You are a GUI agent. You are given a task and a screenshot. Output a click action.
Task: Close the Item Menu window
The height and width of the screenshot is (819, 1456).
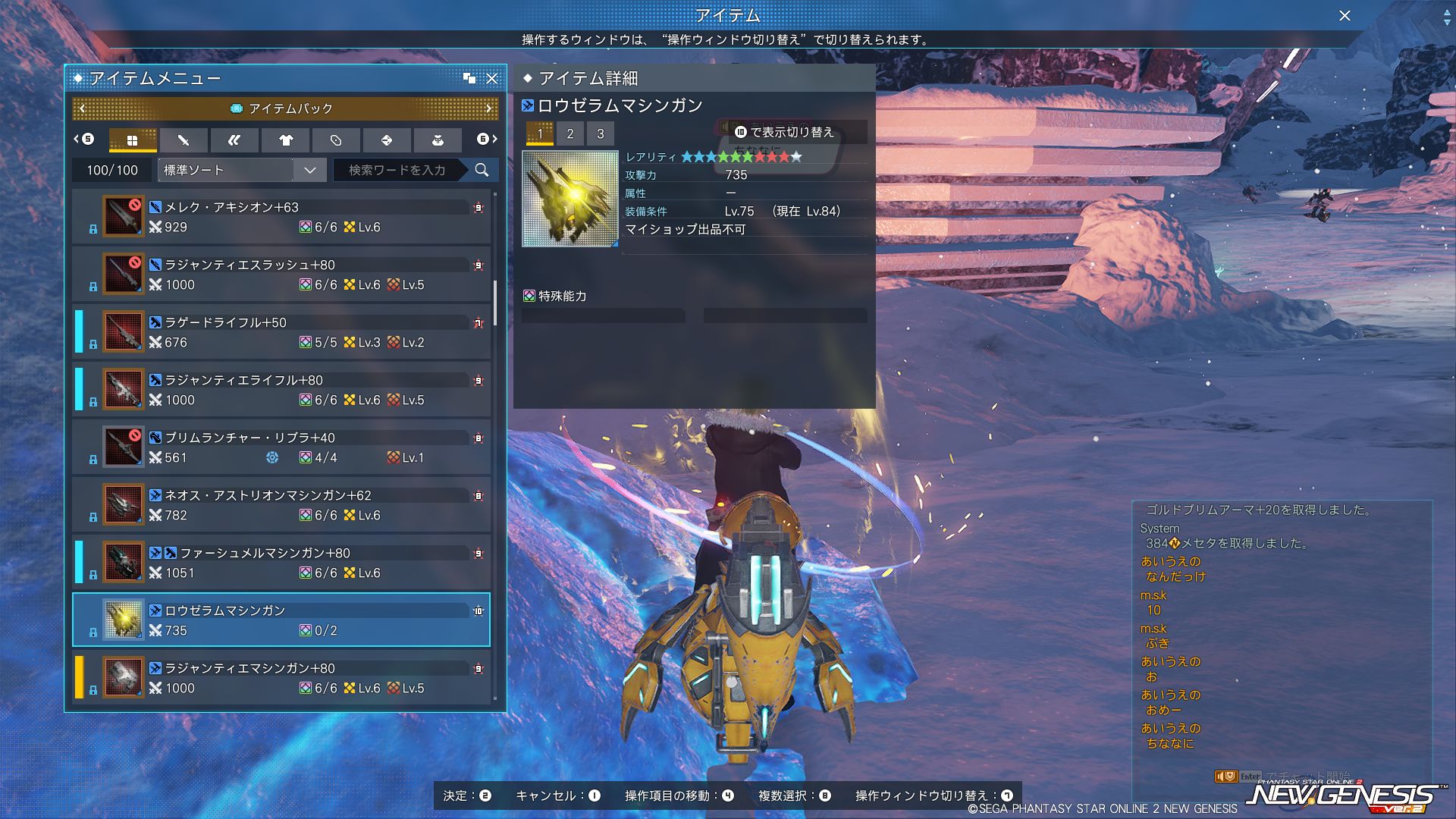point(492,78)
